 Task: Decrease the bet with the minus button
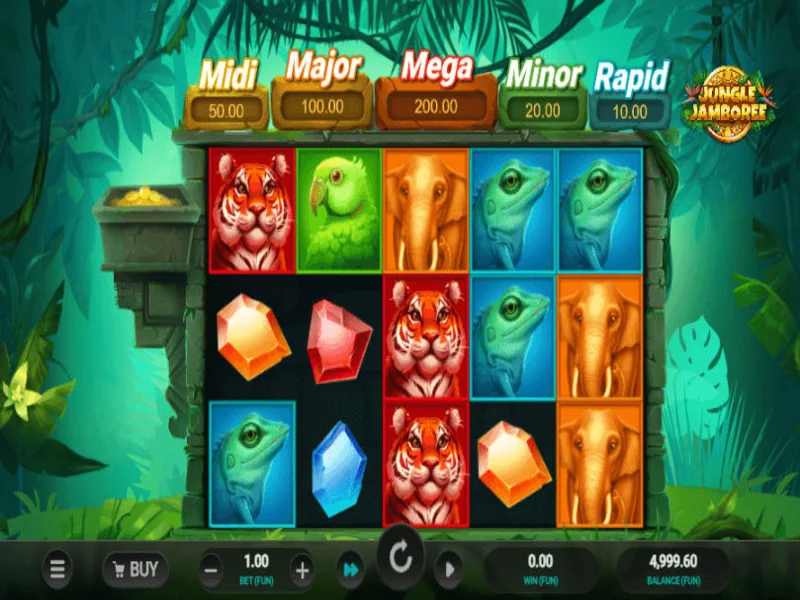[212, 571]
